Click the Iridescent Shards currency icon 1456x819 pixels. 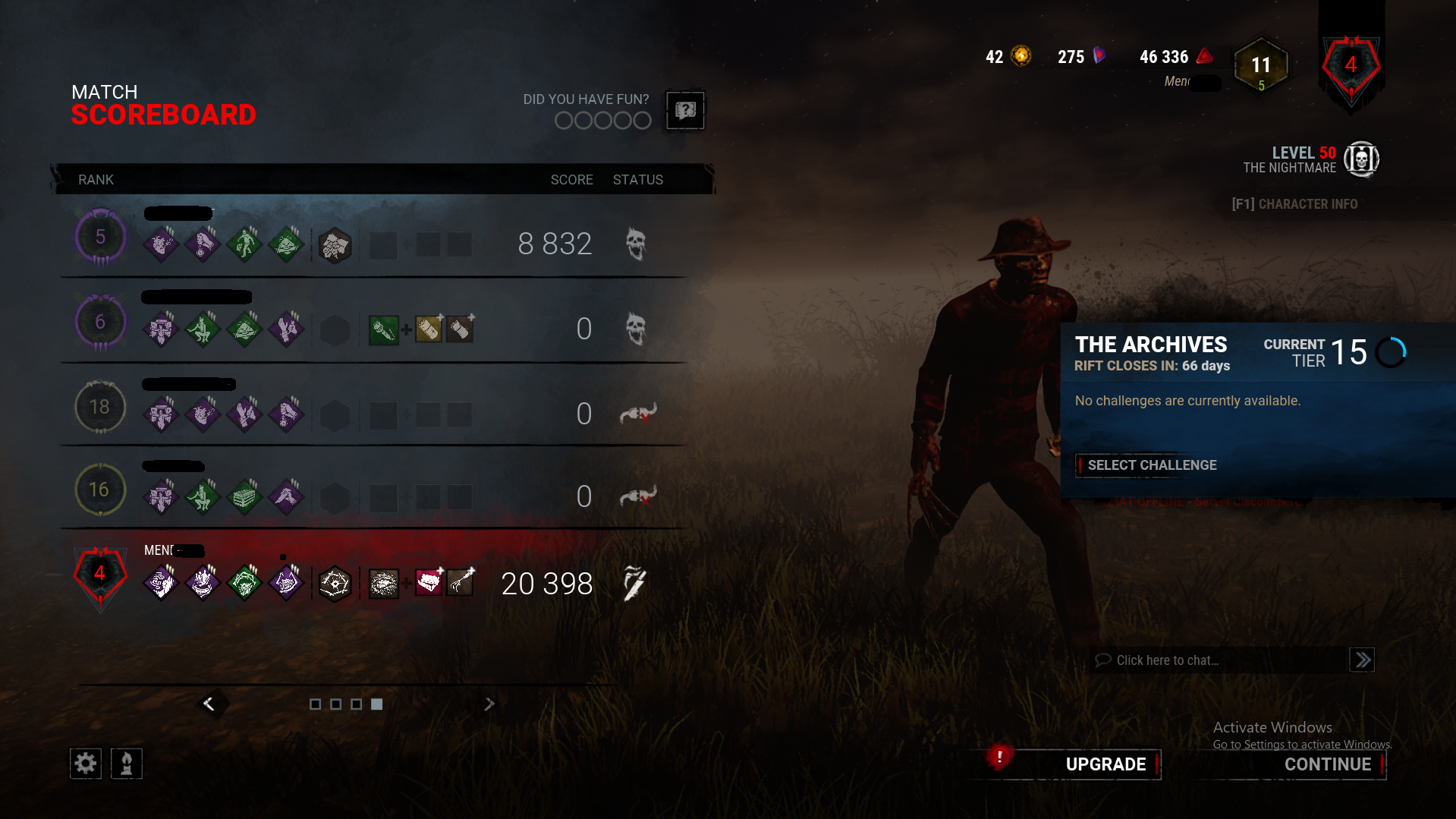[1099, 55]
